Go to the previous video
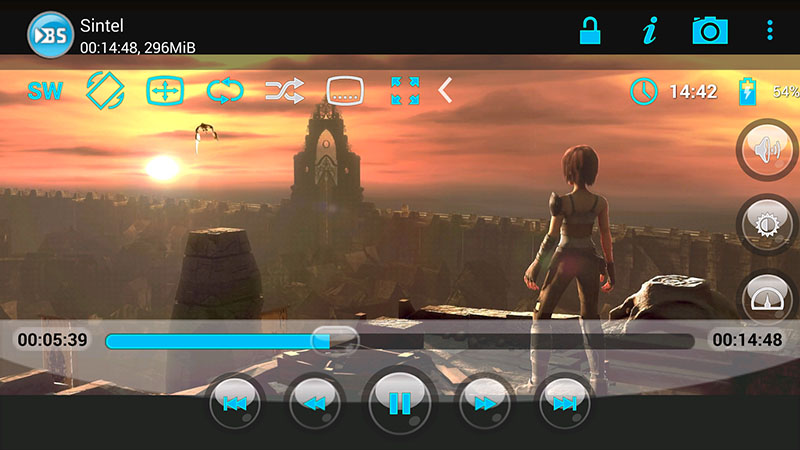The image size is (800, 450). 235,403
